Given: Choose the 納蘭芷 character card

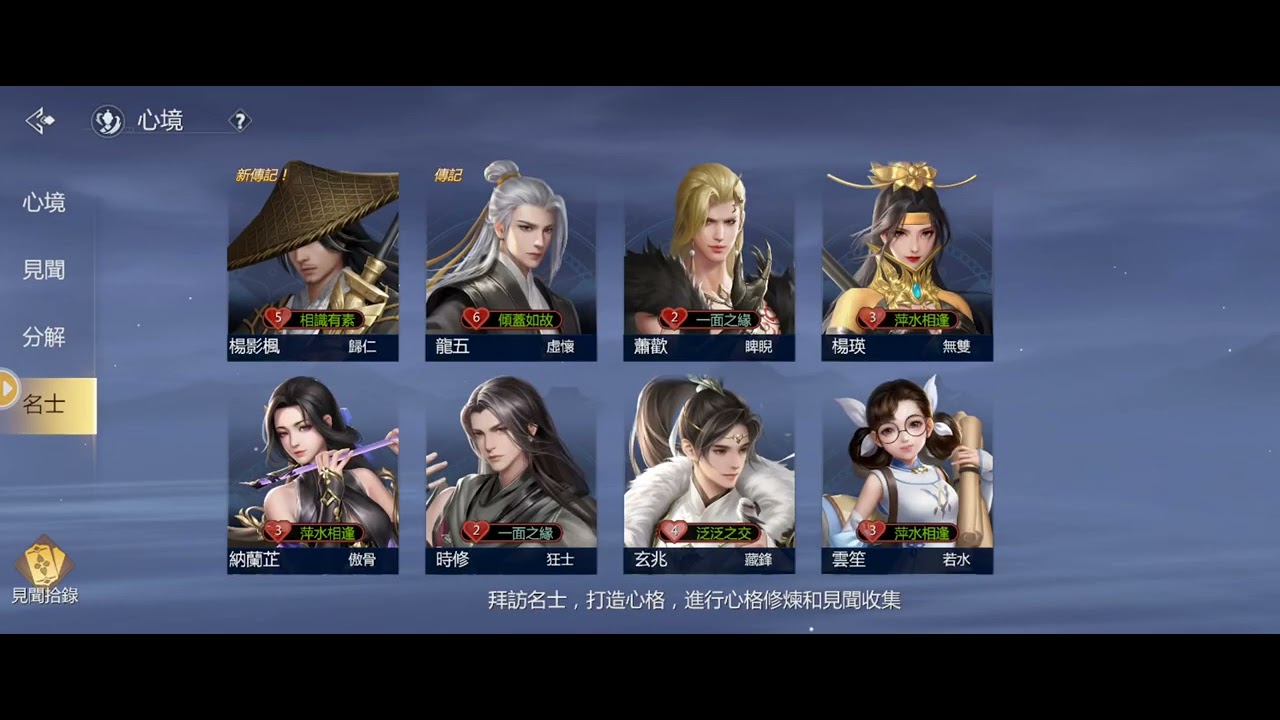Looking at the screenshot, I should (x=313, y=475).
